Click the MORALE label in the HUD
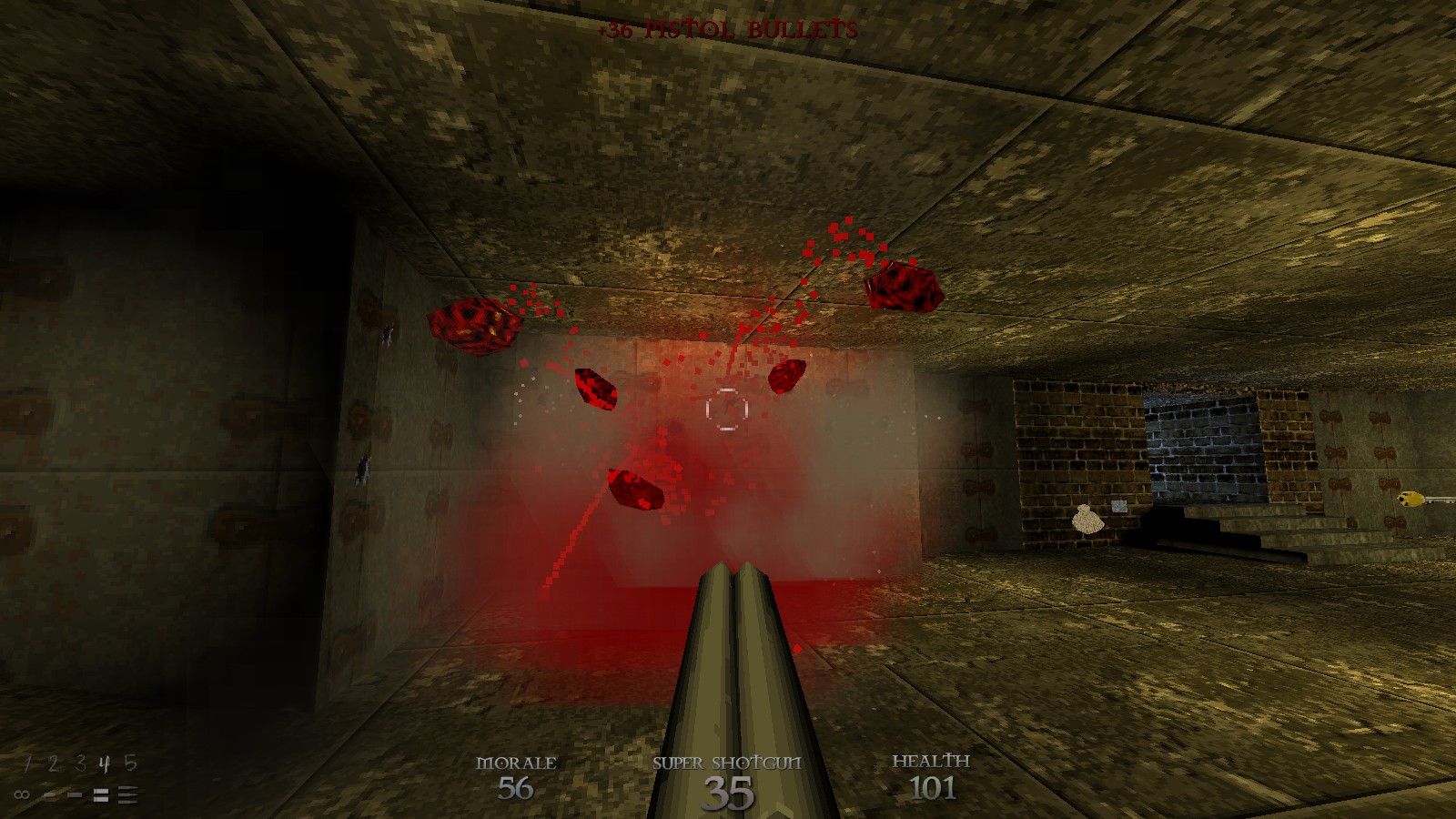This screenshot has height=819, width=1456. click(517, 764)
